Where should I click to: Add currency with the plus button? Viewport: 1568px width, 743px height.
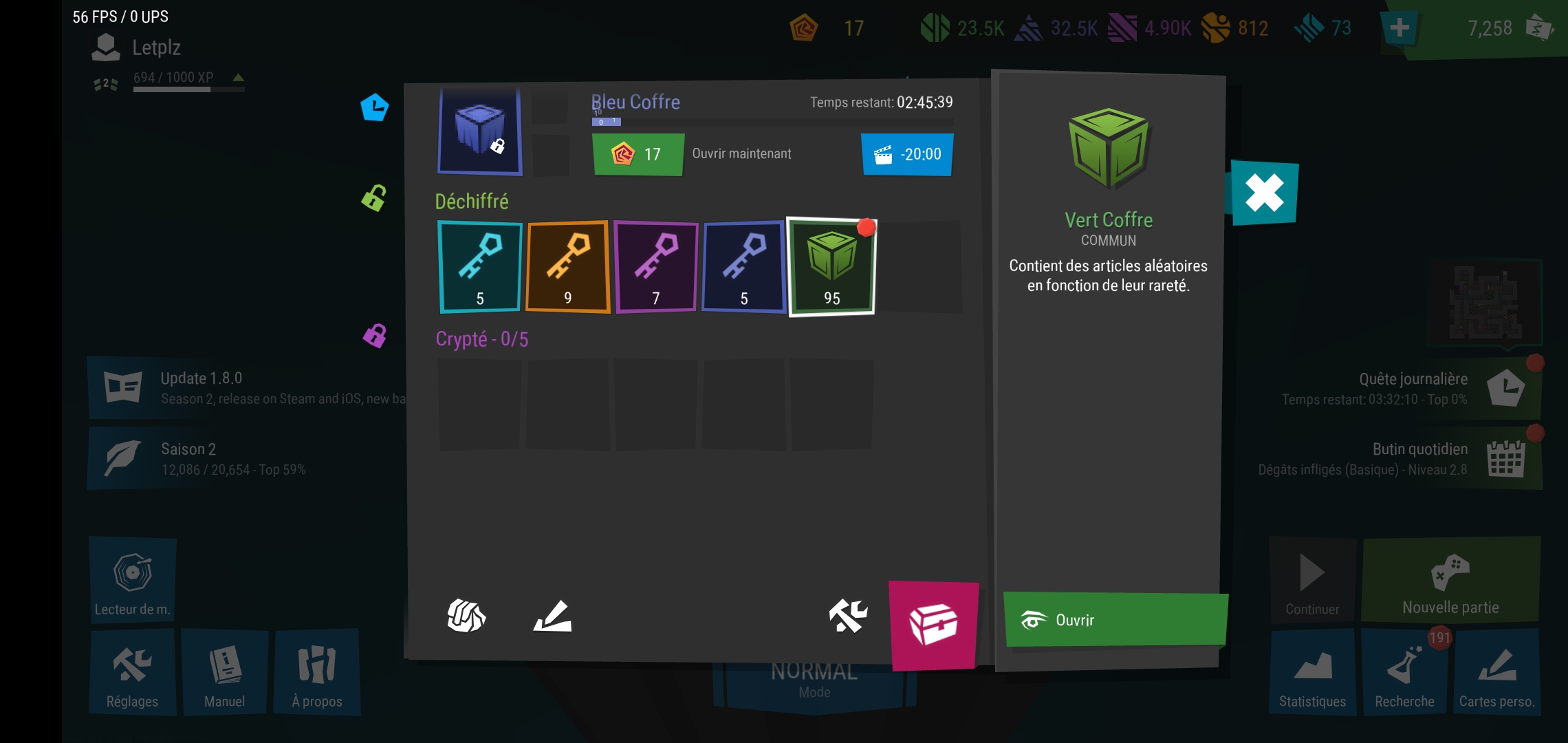coord(1399,28)
